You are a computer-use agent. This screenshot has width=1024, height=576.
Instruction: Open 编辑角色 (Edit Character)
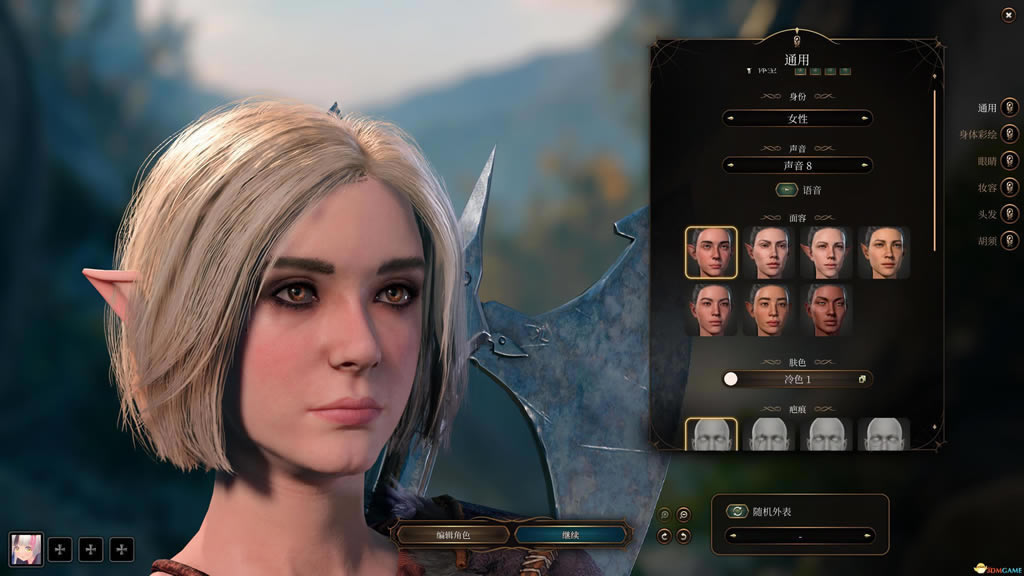[452, 535]
